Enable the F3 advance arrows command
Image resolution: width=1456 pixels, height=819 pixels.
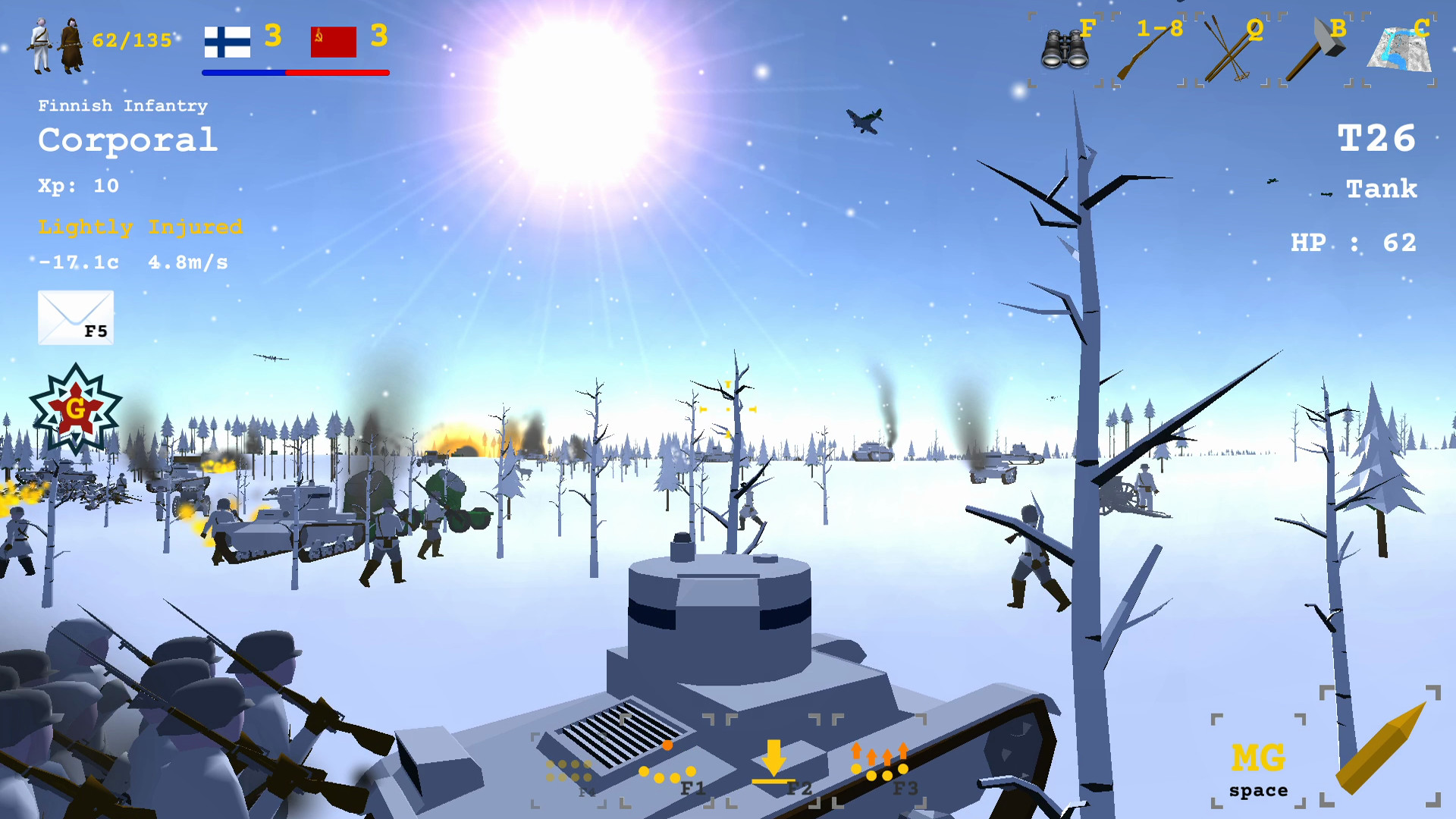[880, 762]
